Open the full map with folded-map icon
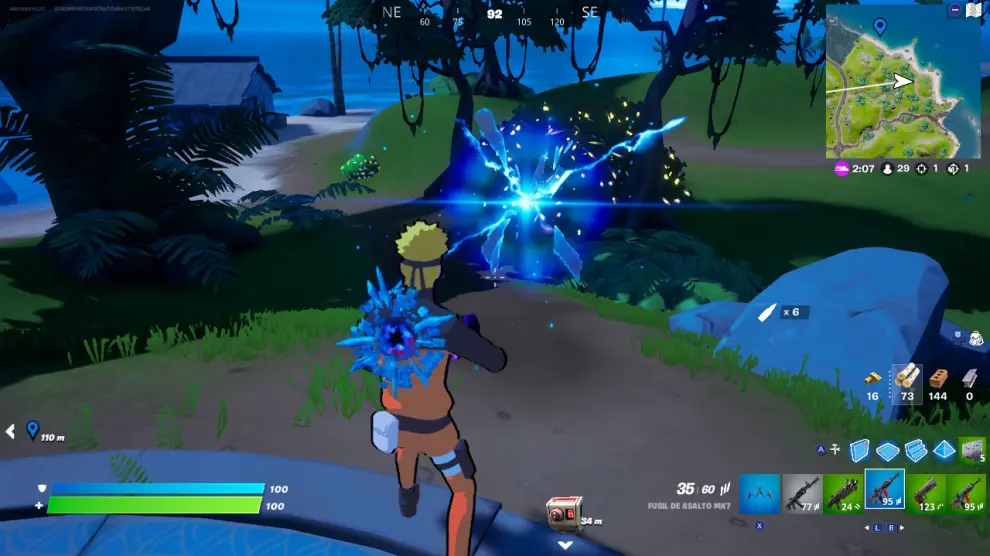This screenshot has height=556, width=990. click(x=973, y=10)
